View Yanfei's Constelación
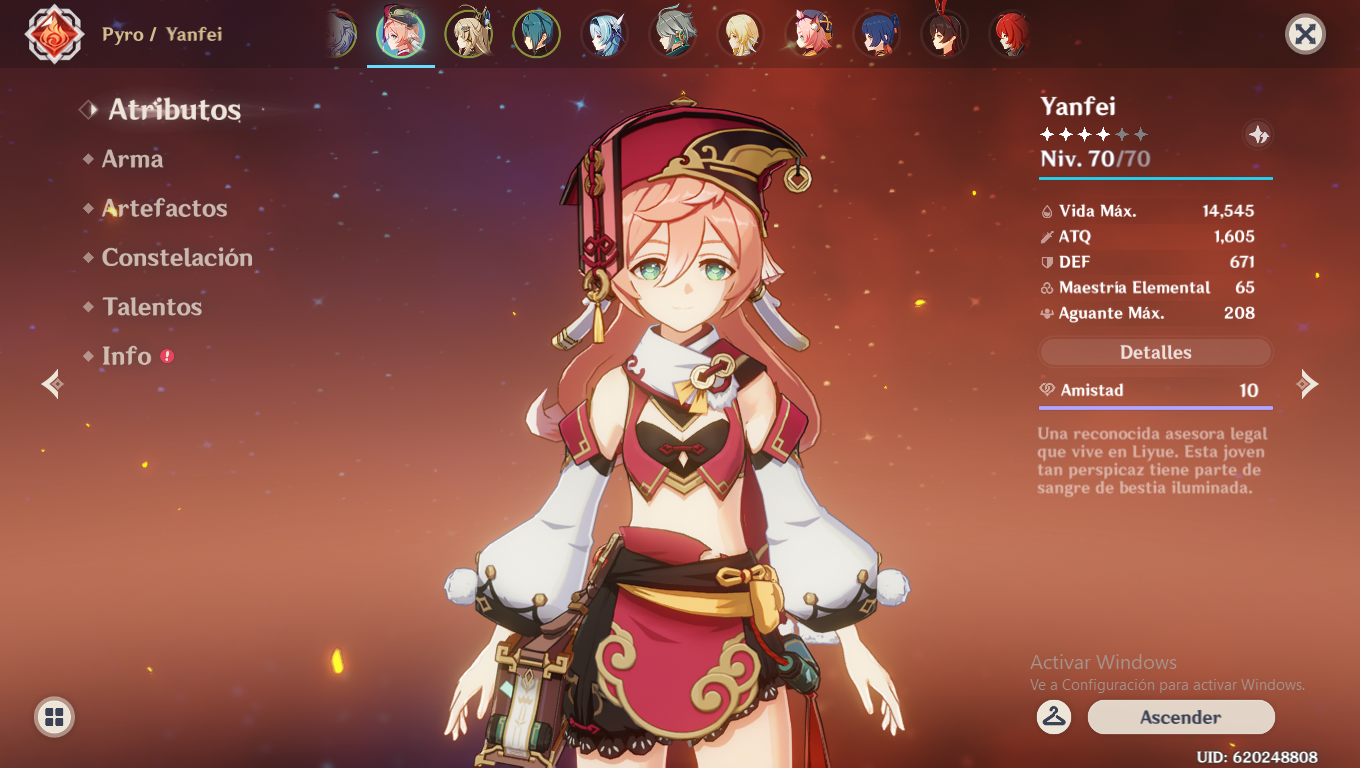Screen dimensions: 1360x768 (177, 257)
